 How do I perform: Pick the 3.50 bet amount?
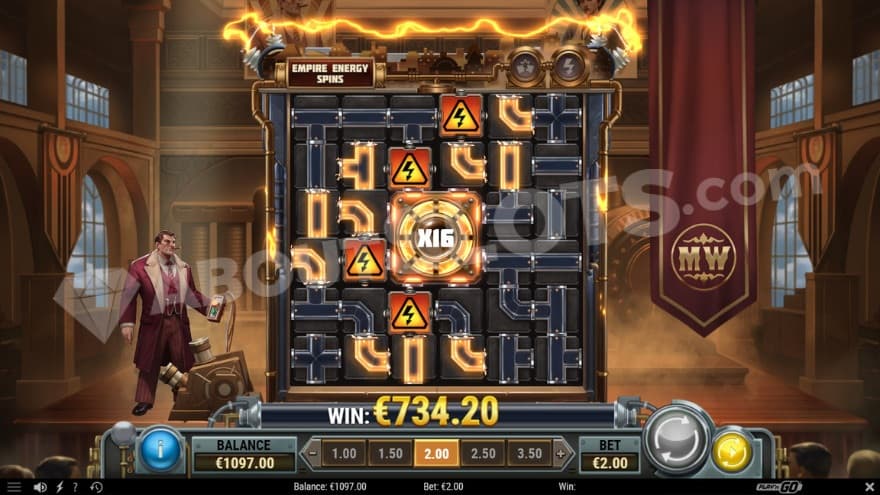[x=529, y=454]
